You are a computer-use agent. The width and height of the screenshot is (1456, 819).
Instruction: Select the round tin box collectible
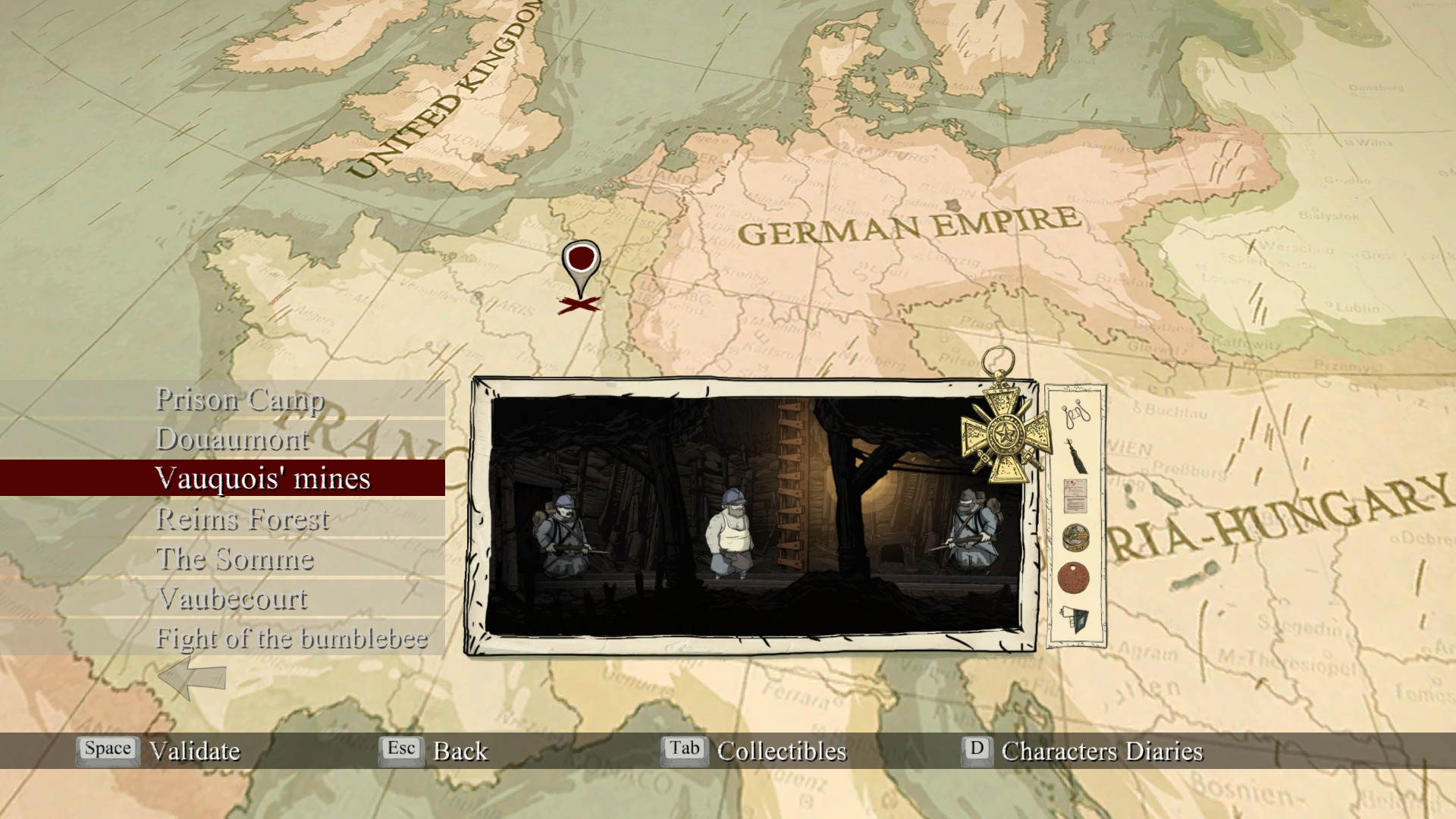pyautogui.click(x=1075, y=537)
